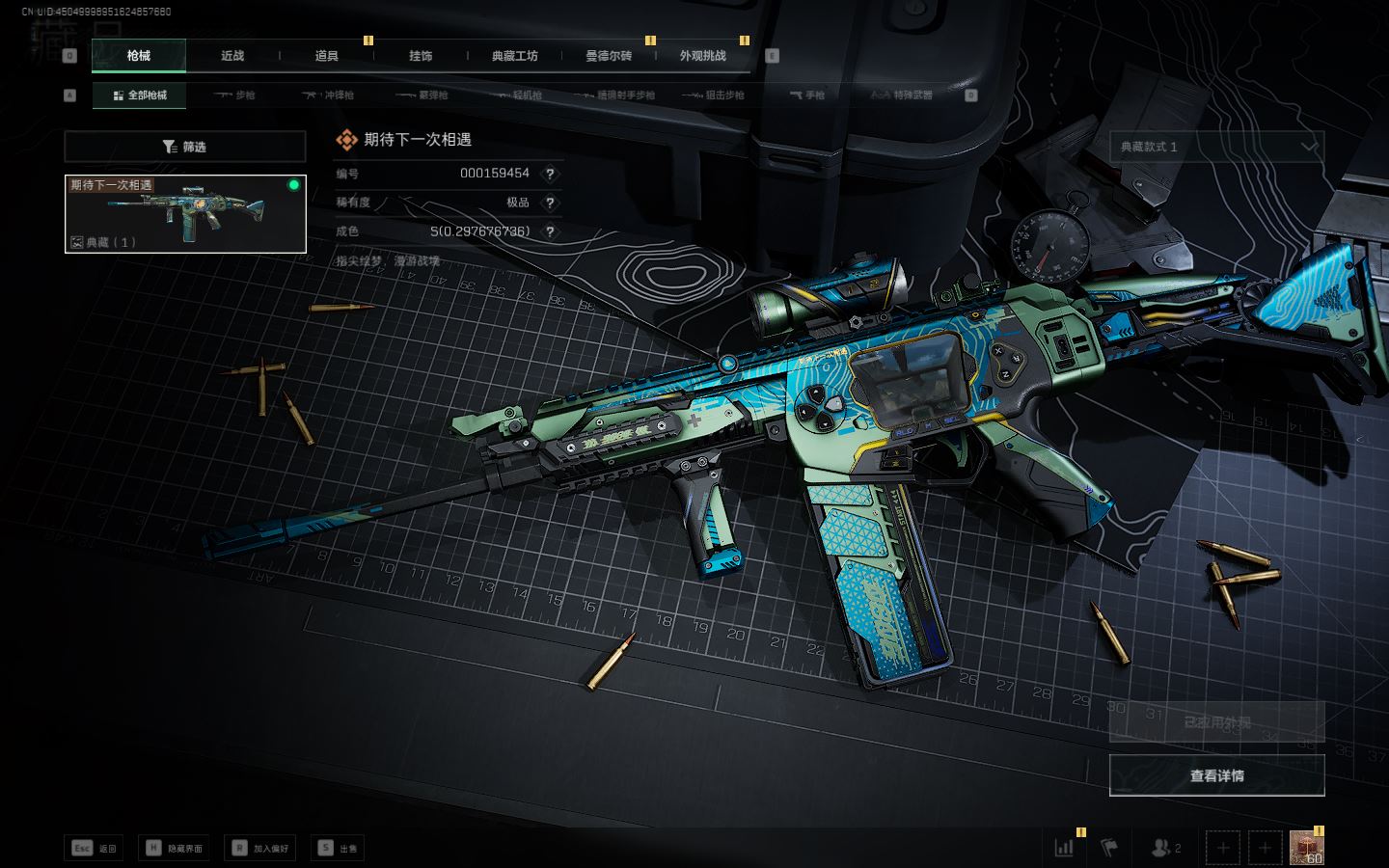This screenshot has height=868, width=1389.
Task: Click the 加入偏好 add to favorites button
Action: point(259,848)
